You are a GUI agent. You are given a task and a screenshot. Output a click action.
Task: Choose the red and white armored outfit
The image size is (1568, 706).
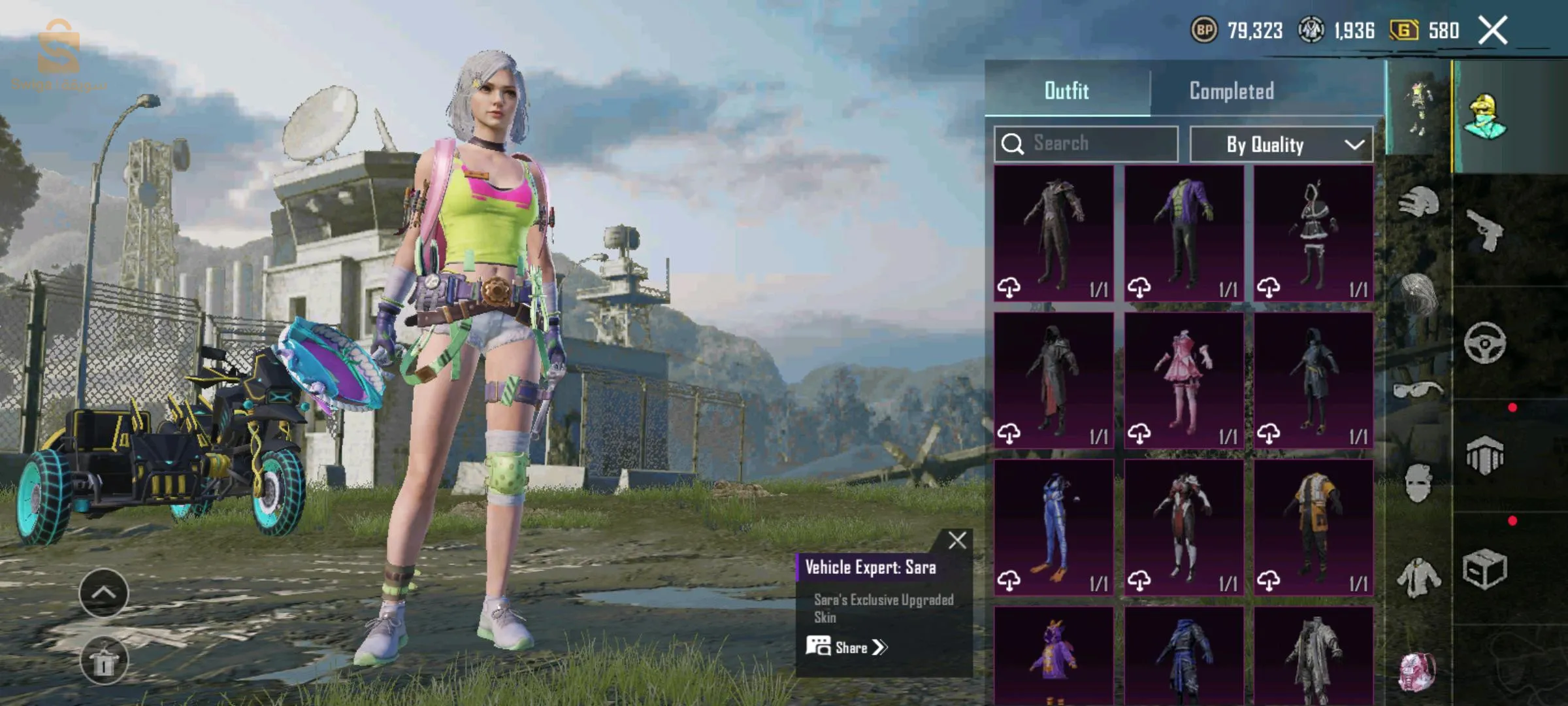[1183, 528]
